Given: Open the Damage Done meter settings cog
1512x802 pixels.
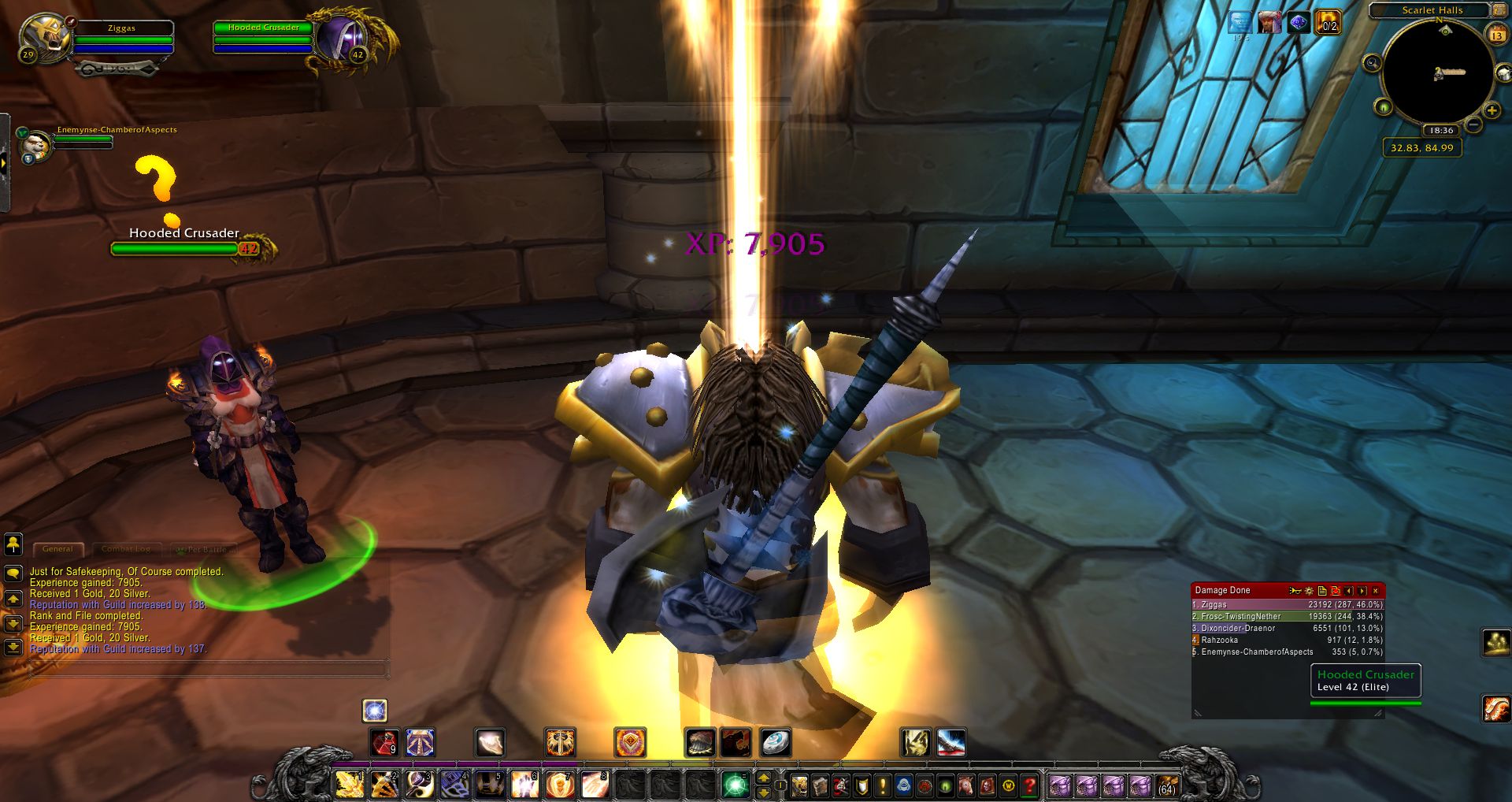Looking at the screenshot, I should click(x=1309, y=591).
